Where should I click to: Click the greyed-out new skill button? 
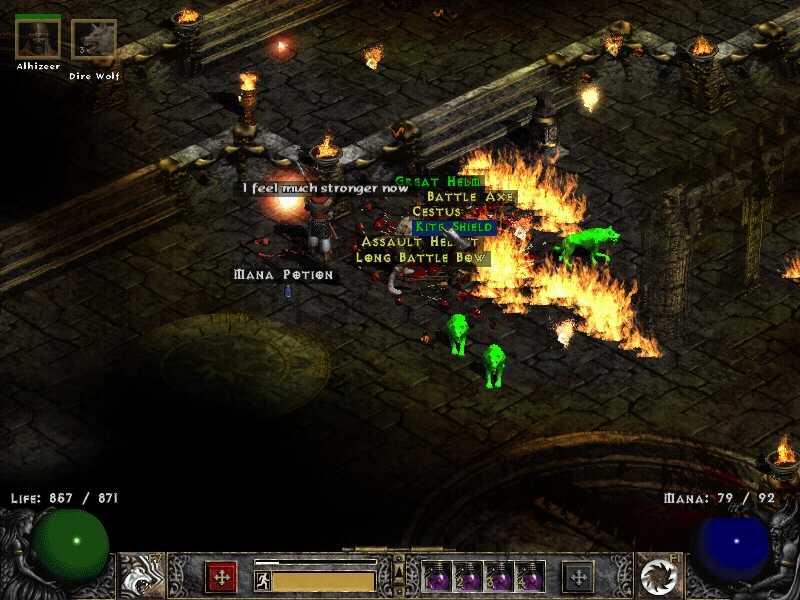pyautogui.click(x=578, y=577)
